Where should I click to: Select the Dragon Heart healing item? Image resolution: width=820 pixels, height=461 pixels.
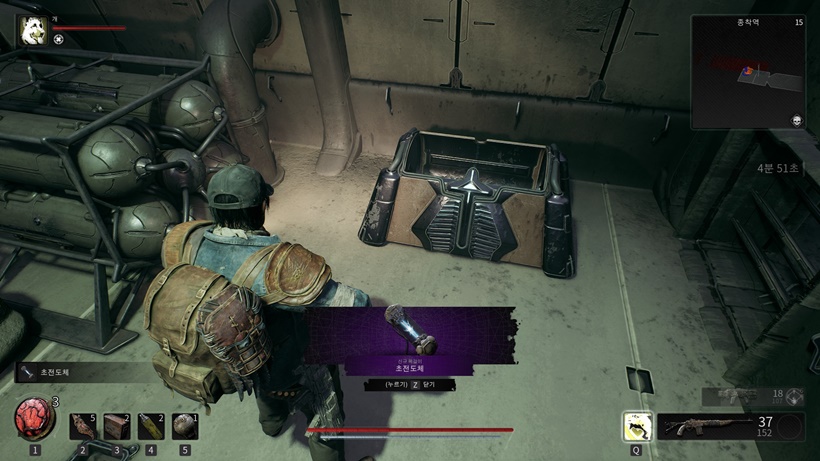point(34,420)
